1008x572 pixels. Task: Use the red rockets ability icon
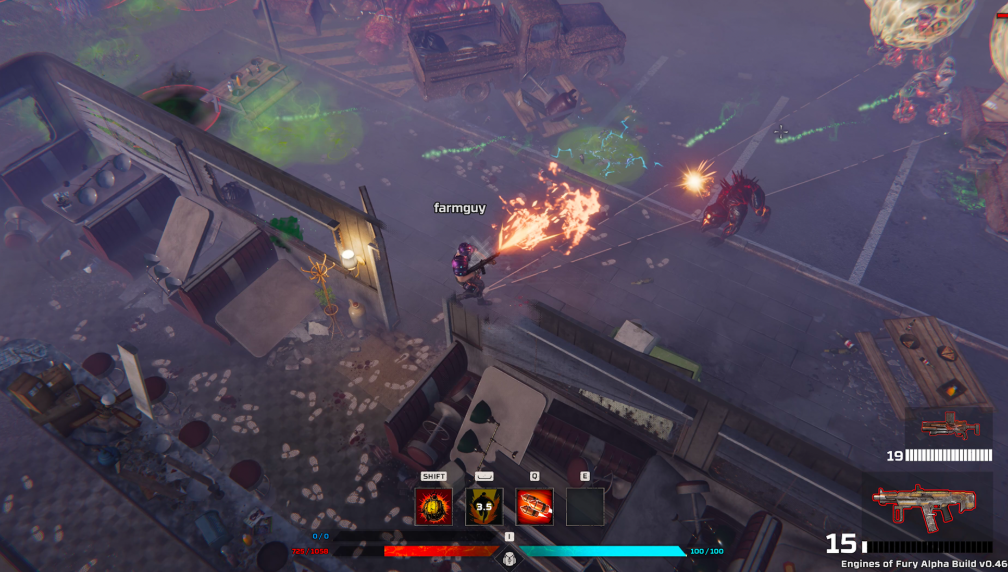point(534,507)
